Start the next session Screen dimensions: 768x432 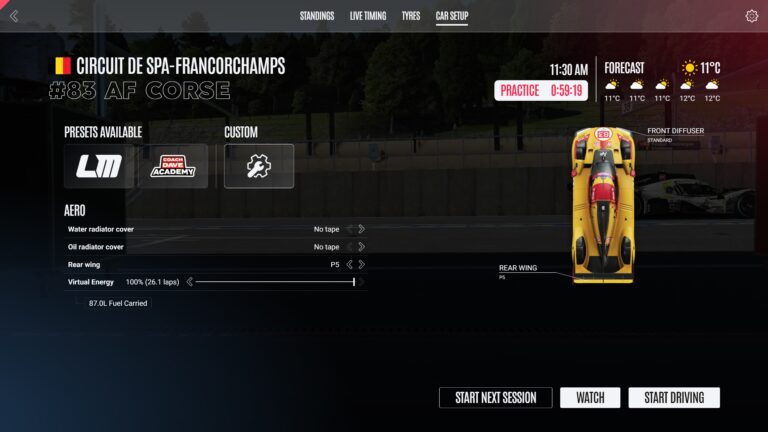pos(495,398)
